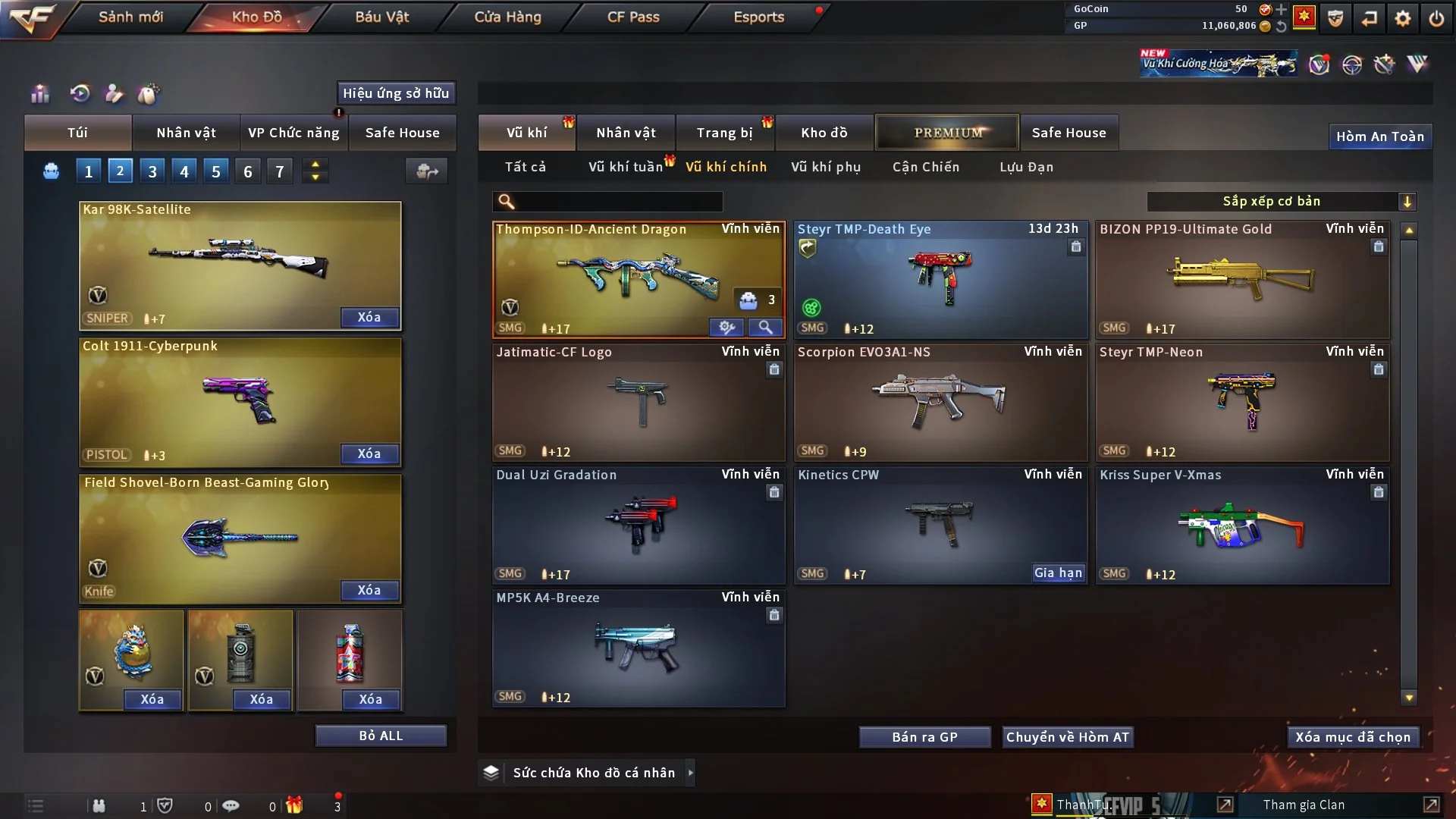Image resolution: width=1456 pixels, height=819 pixels.
Task: Remove the Kar 98K-Satellite from the bag
Action: [369, 317]
